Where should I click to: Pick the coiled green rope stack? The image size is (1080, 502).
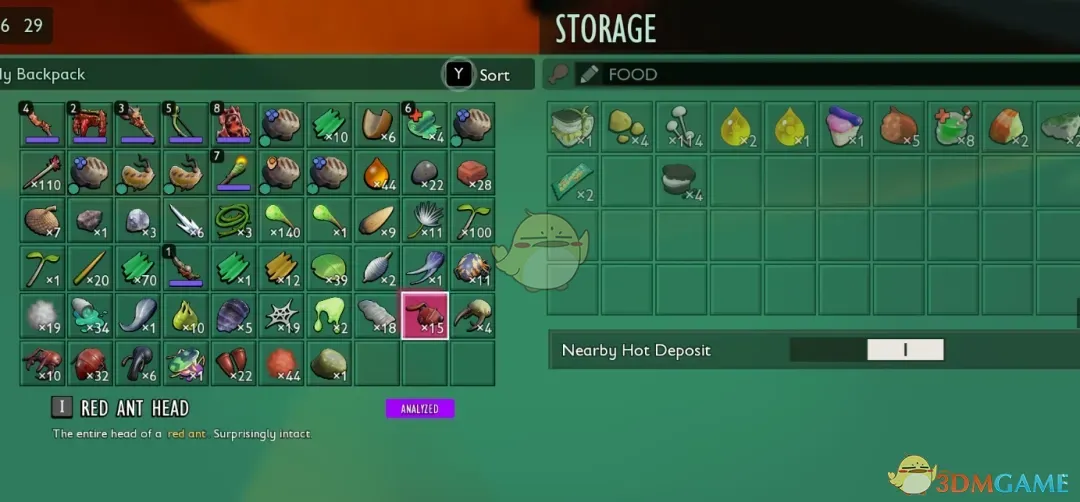pyautogui.click(x=233, y=220)
